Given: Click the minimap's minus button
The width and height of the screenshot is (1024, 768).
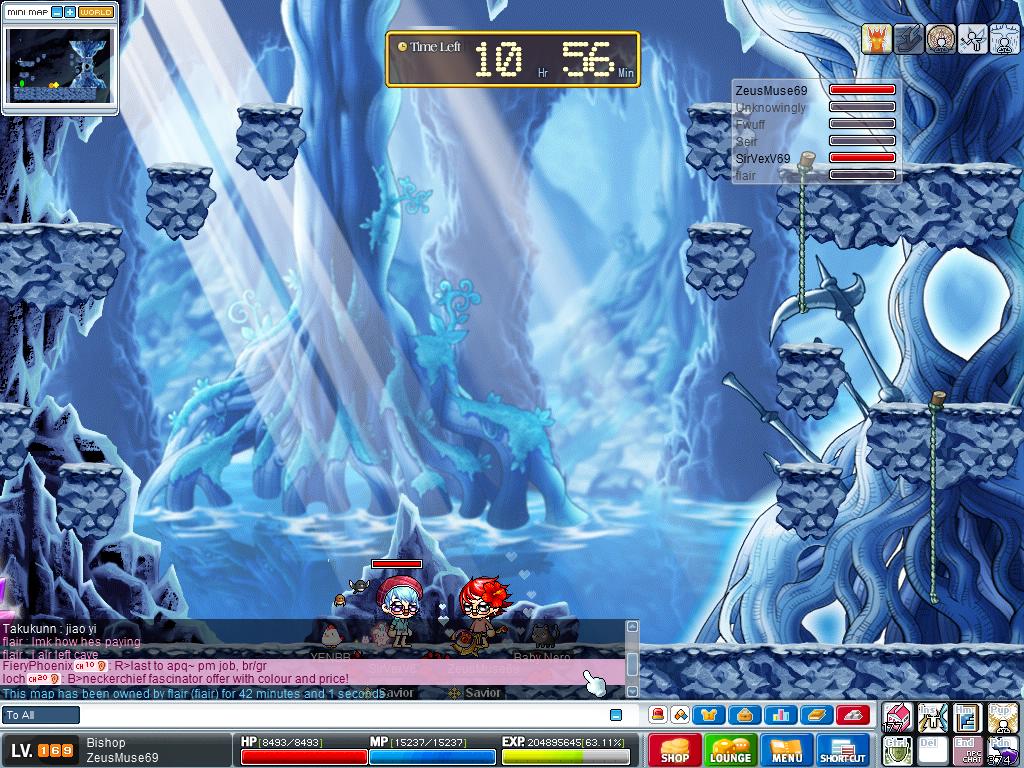Looking at the screenshot, I should [57, 12].
